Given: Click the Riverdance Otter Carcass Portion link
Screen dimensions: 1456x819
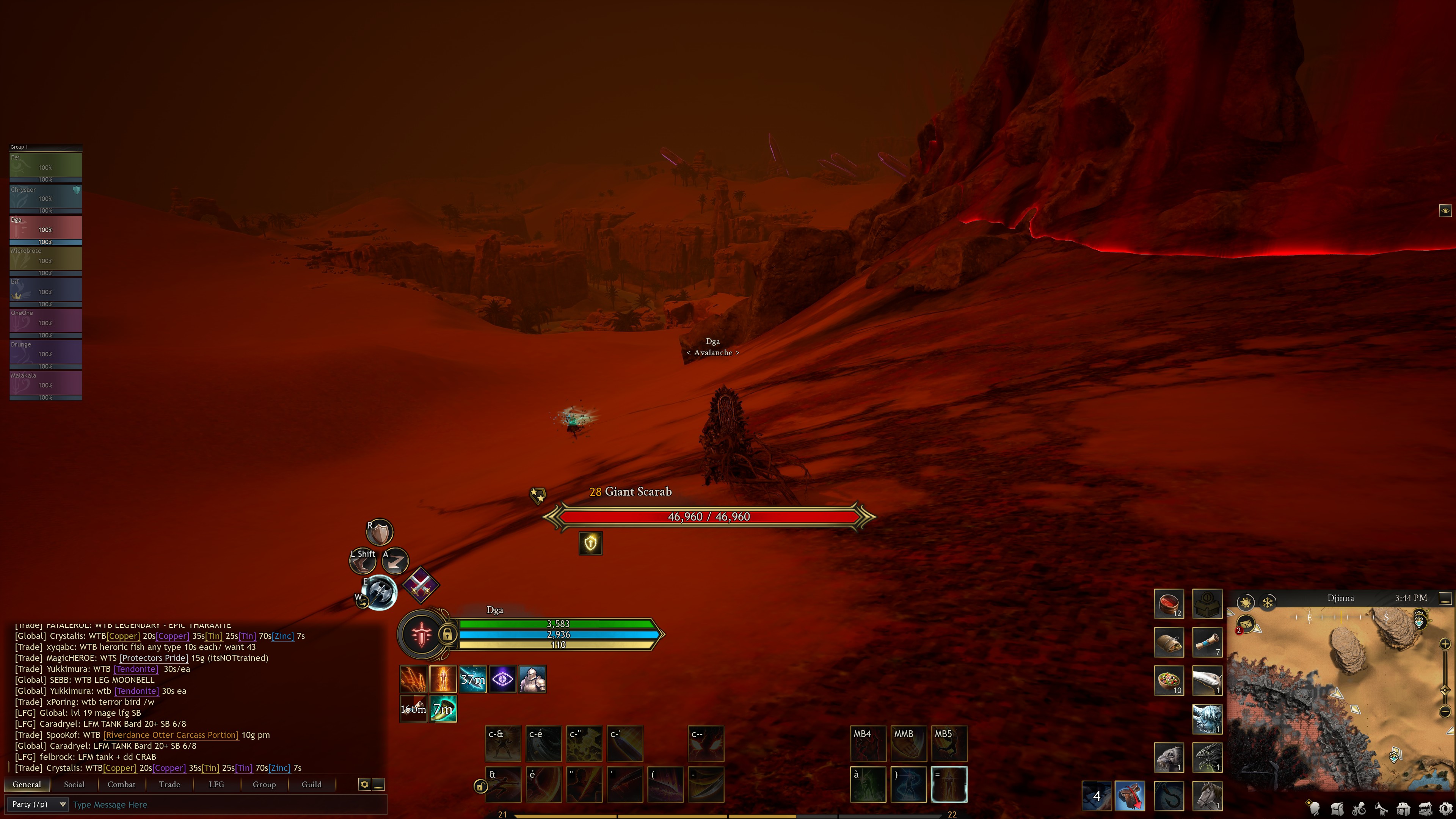Looking at the screenshot, I should coord(171,735).
